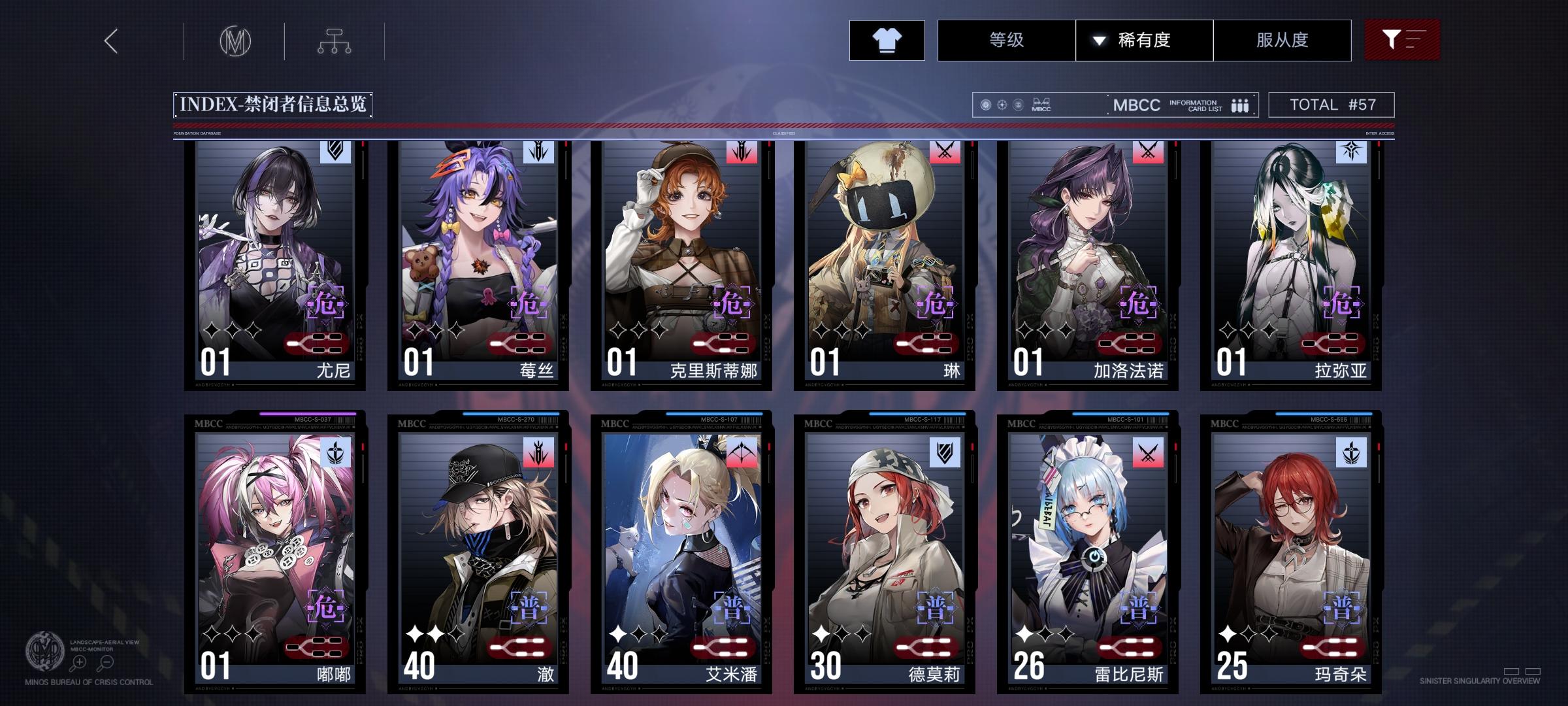This screenshot has height=706, width=1568.
Task: Open the costume/outfit icon in top bar
Action: 887,40
